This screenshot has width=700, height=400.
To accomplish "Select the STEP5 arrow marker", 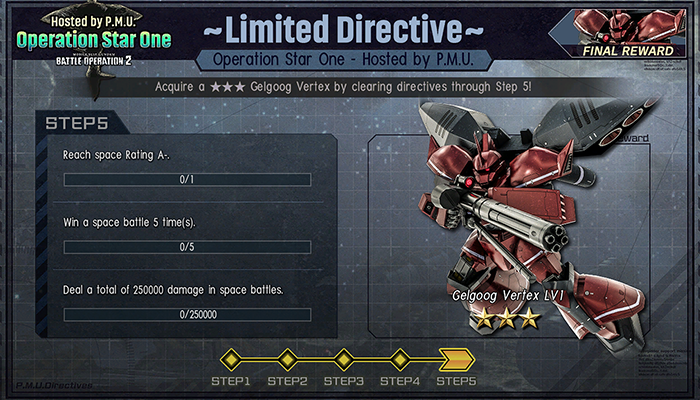I will 457,358.
